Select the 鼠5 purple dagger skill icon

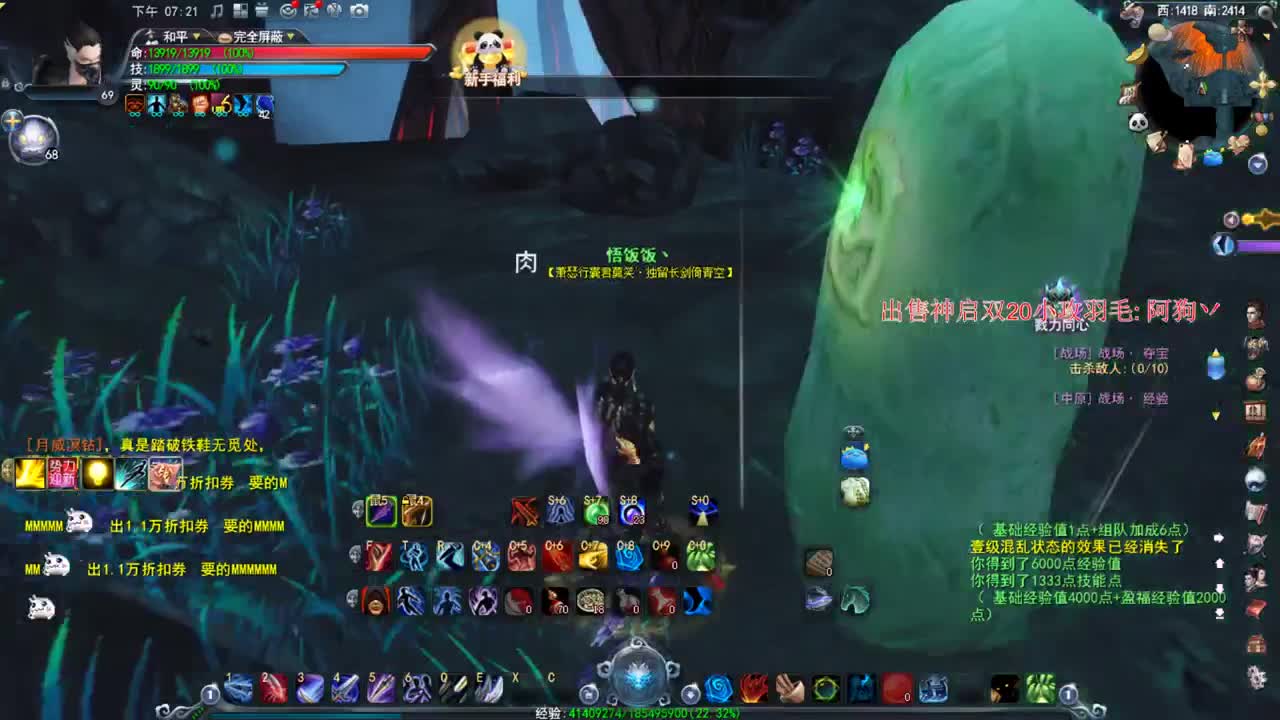tap(380, 510)
